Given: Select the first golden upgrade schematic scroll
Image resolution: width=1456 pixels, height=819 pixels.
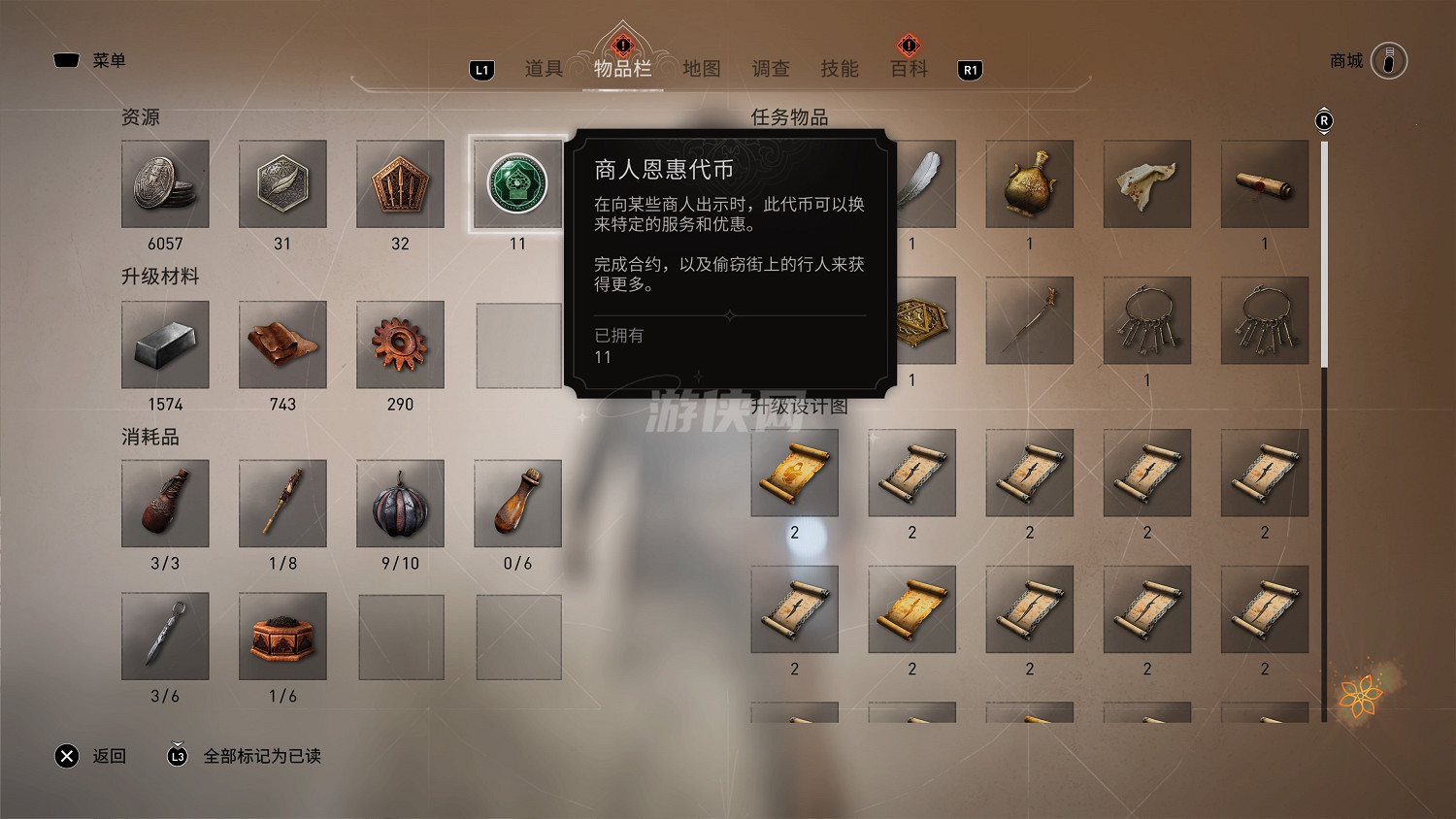Looking at the screenshot, I should tap(795, 474).
